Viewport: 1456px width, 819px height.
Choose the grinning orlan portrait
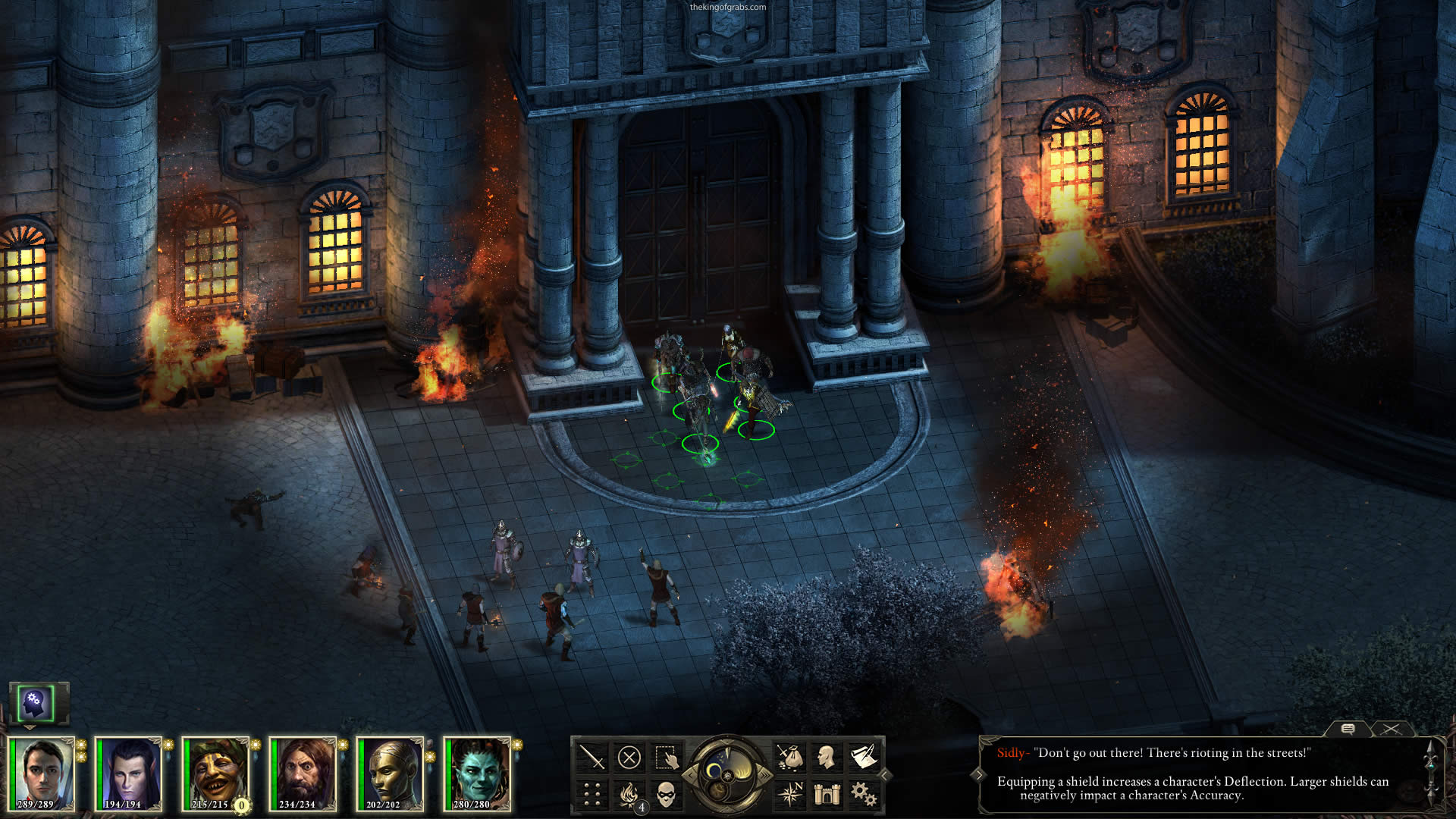pyautogui.click(x=215, y=773)
